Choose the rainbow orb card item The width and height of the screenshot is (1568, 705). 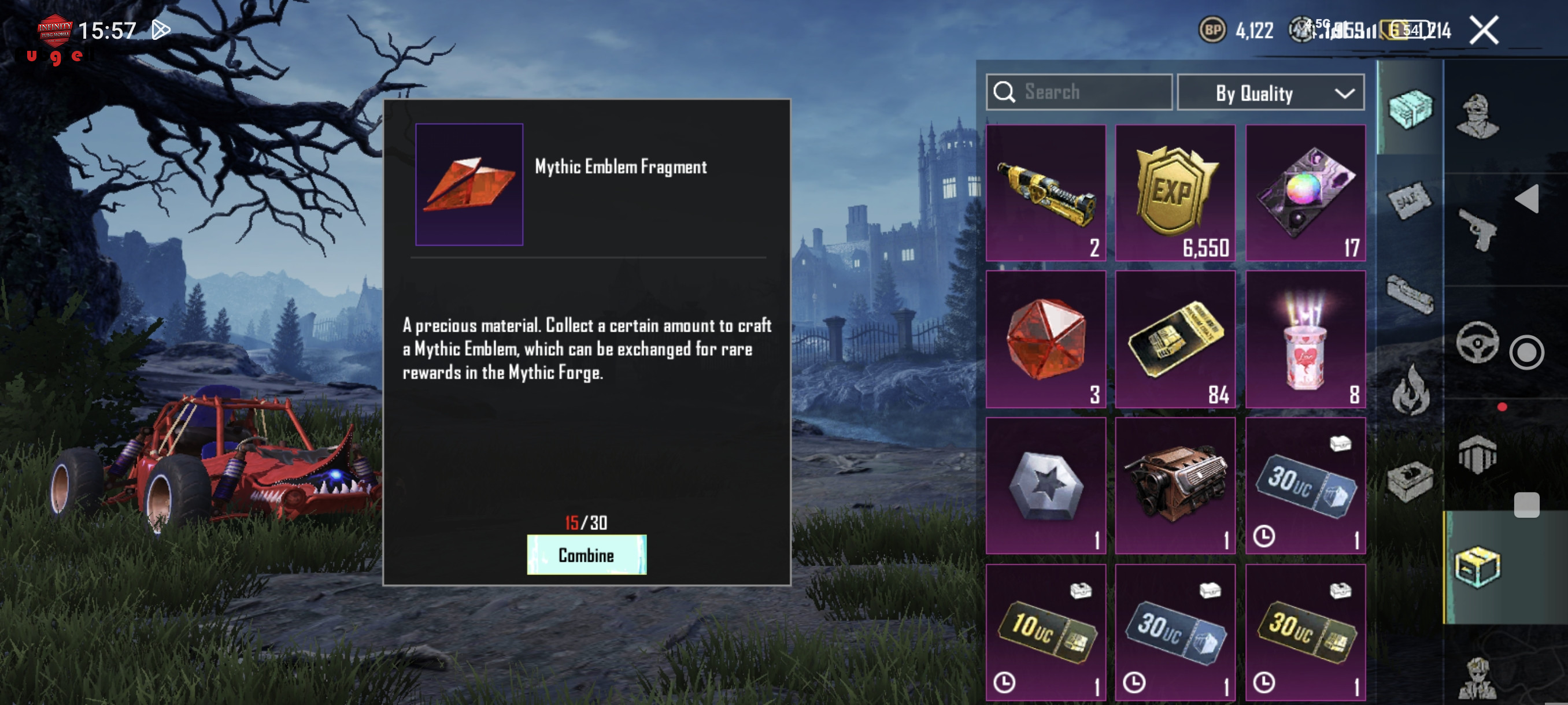point(1305,193)
